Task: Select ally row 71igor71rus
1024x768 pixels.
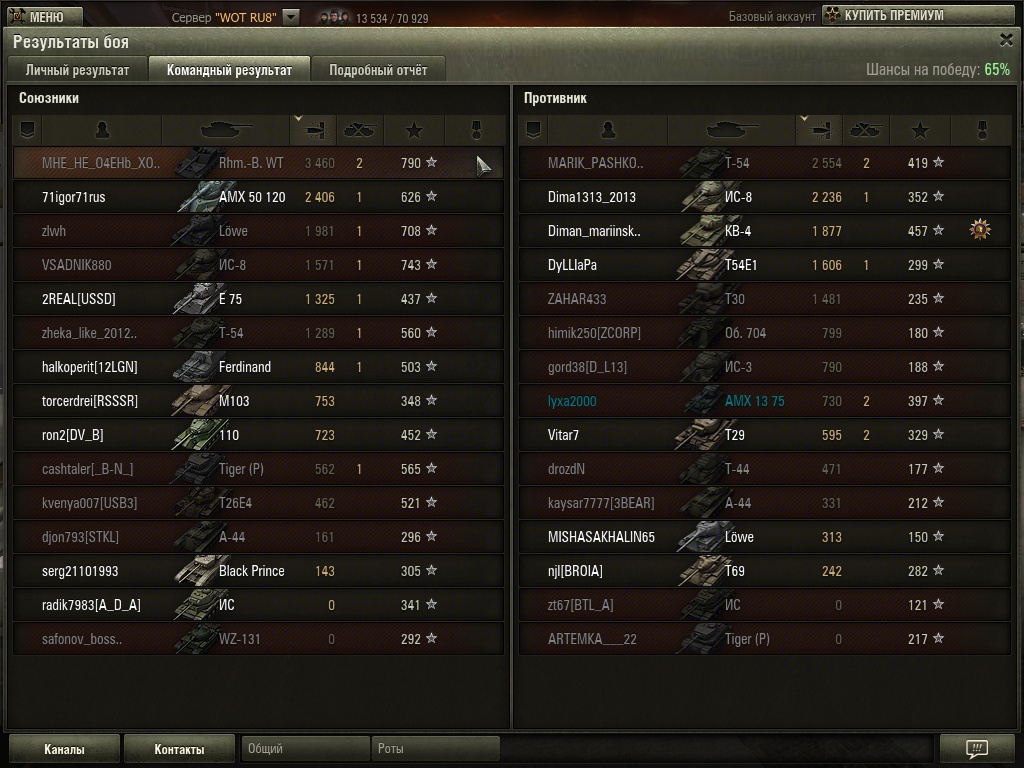Action: tap(258, 197)
